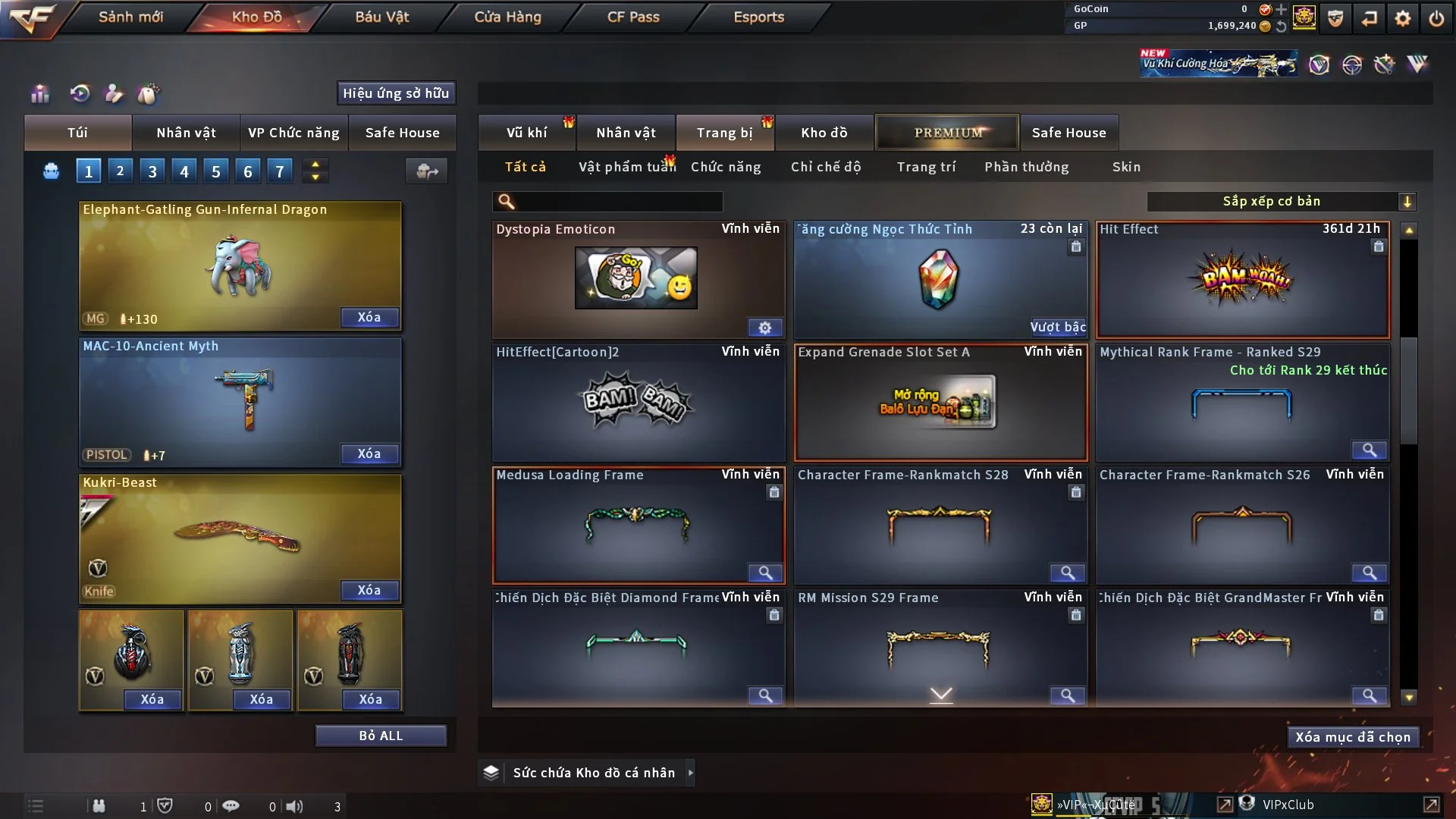Choose the Expand Grenade Slot Set A item
1456x819 pixels.
click(940, 403)
